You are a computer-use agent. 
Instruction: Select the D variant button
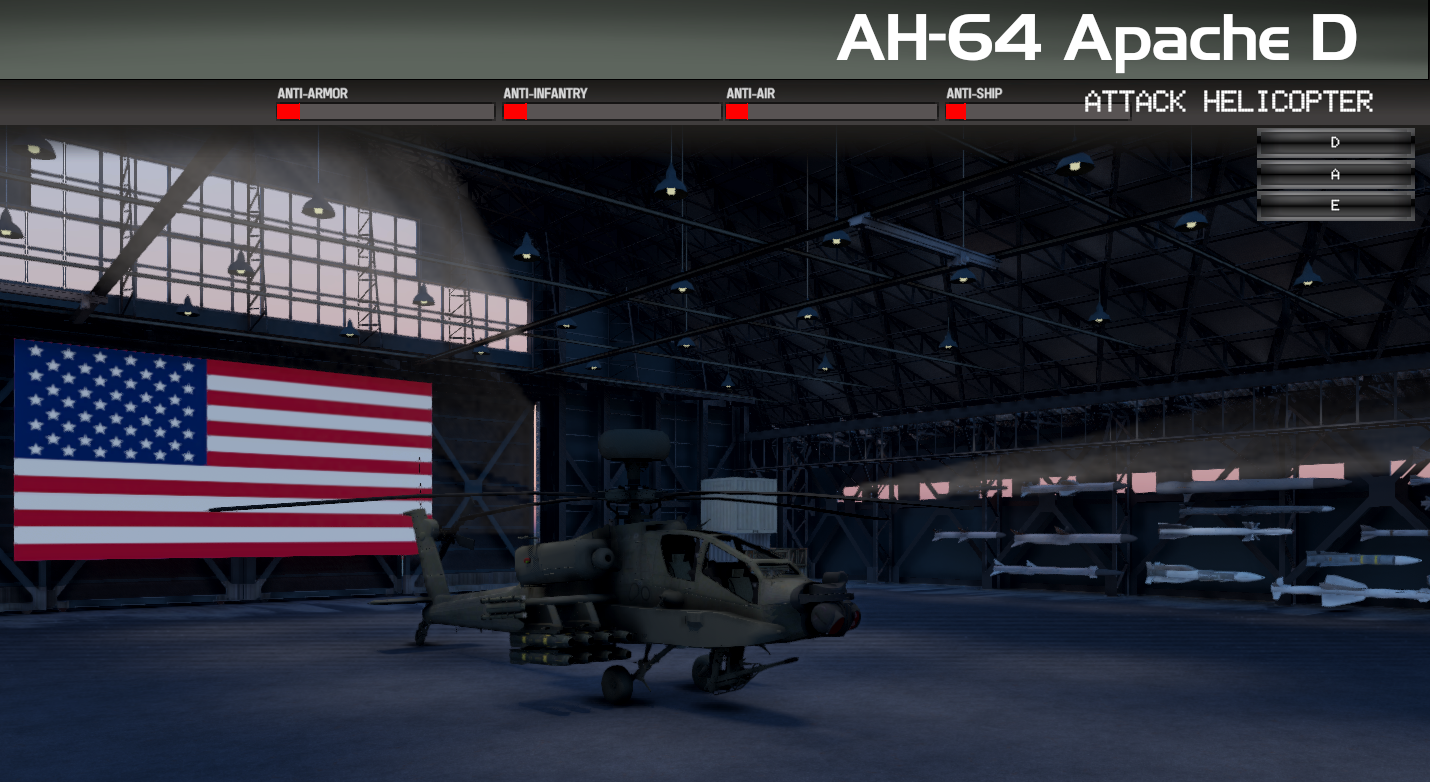(1334, 140)
